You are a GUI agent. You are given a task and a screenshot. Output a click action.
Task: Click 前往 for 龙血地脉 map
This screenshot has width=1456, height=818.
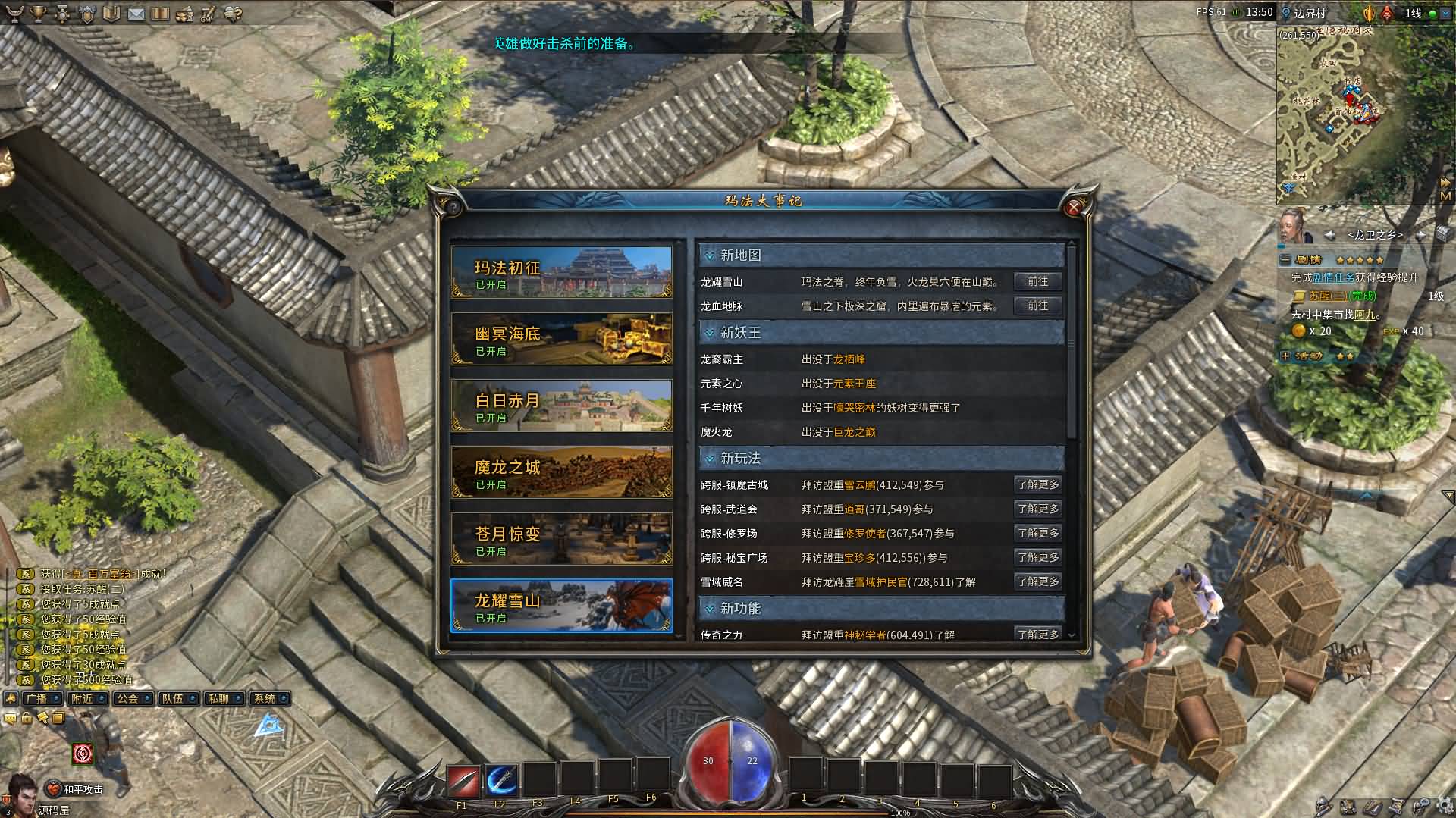1037,306
